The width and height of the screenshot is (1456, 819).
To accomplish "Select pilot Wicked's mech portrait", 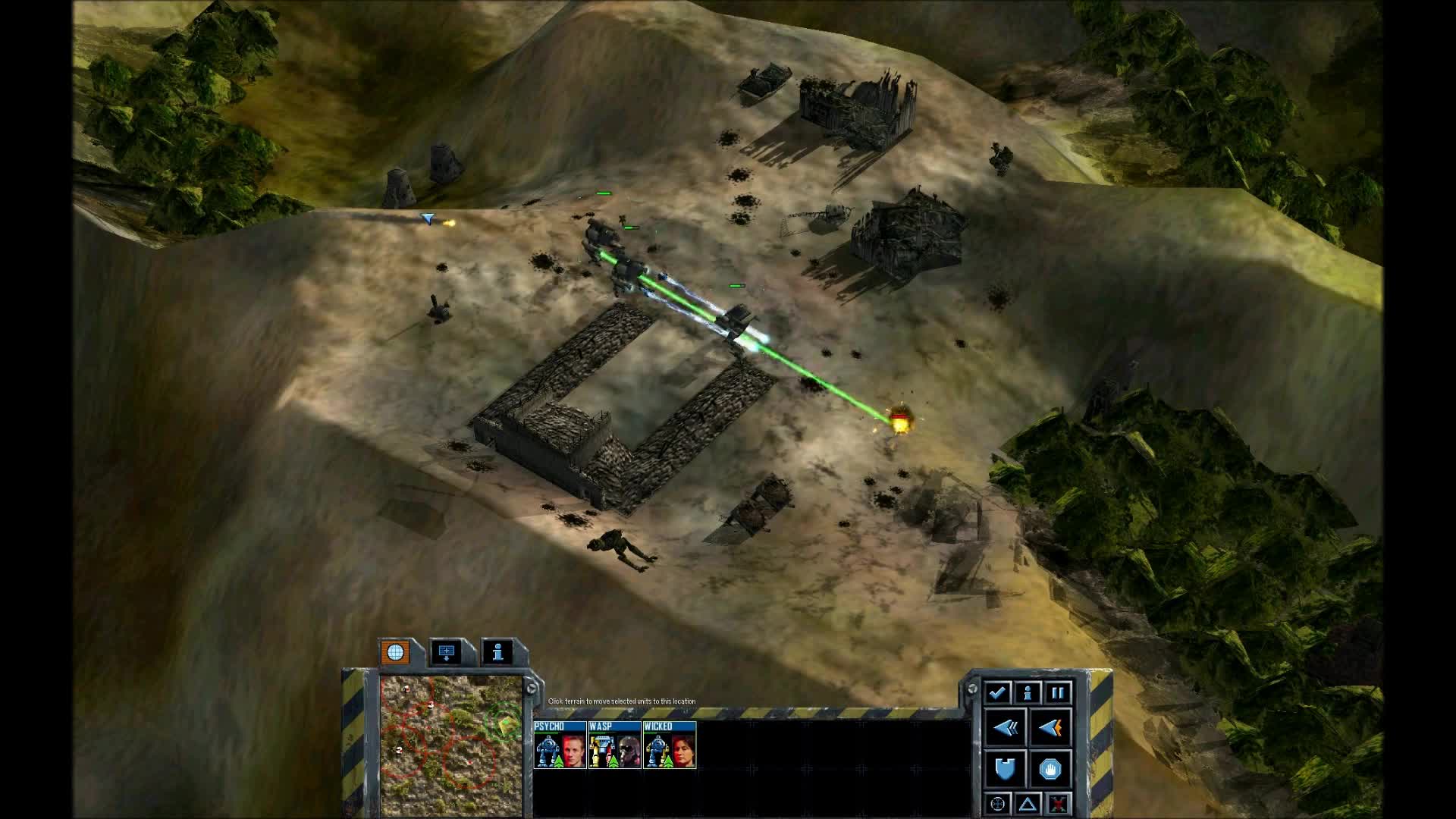I will (669, 745).
